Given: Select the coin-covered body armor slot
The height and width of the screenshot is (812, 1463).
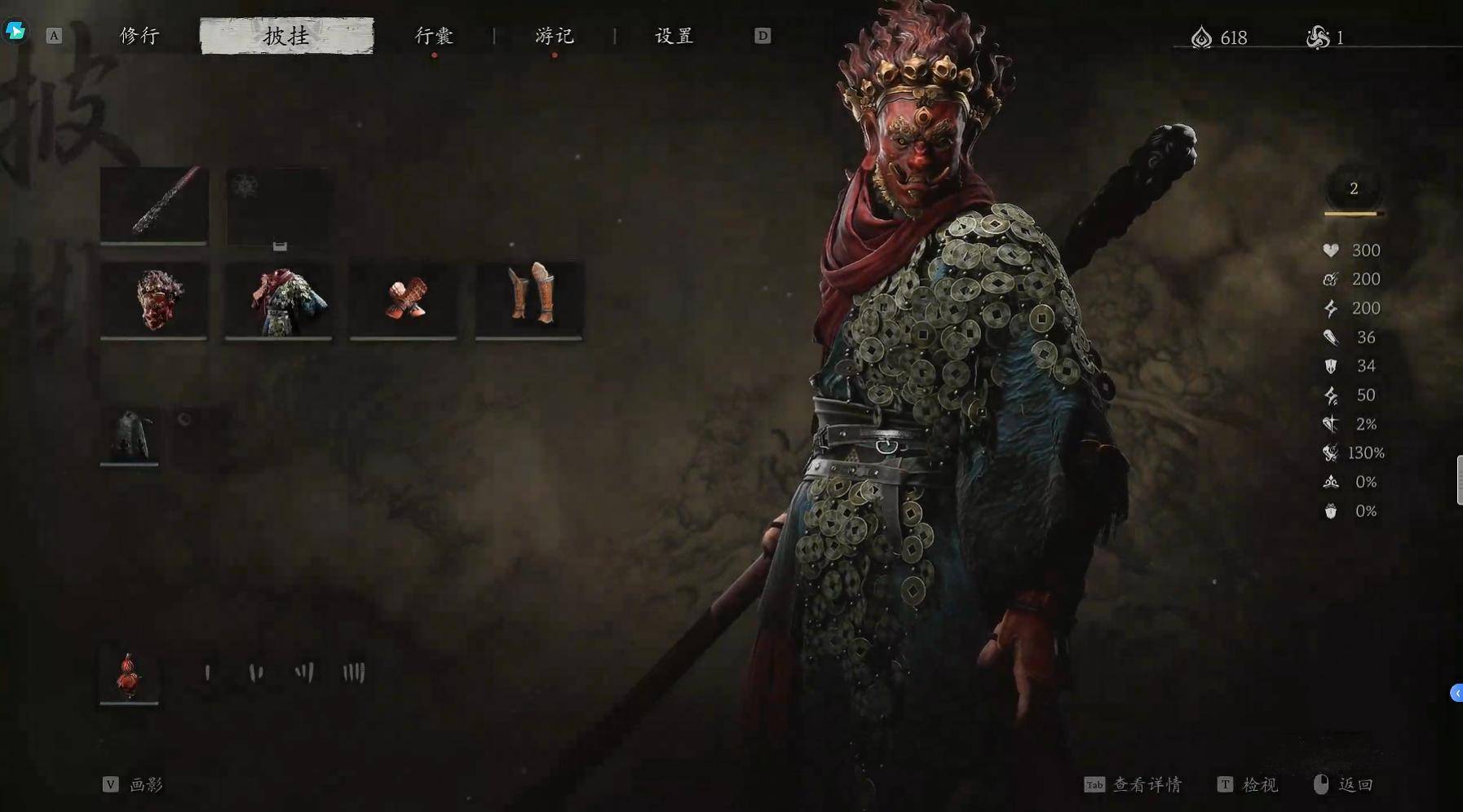Looking at the screenshot, I should (279, 299).
